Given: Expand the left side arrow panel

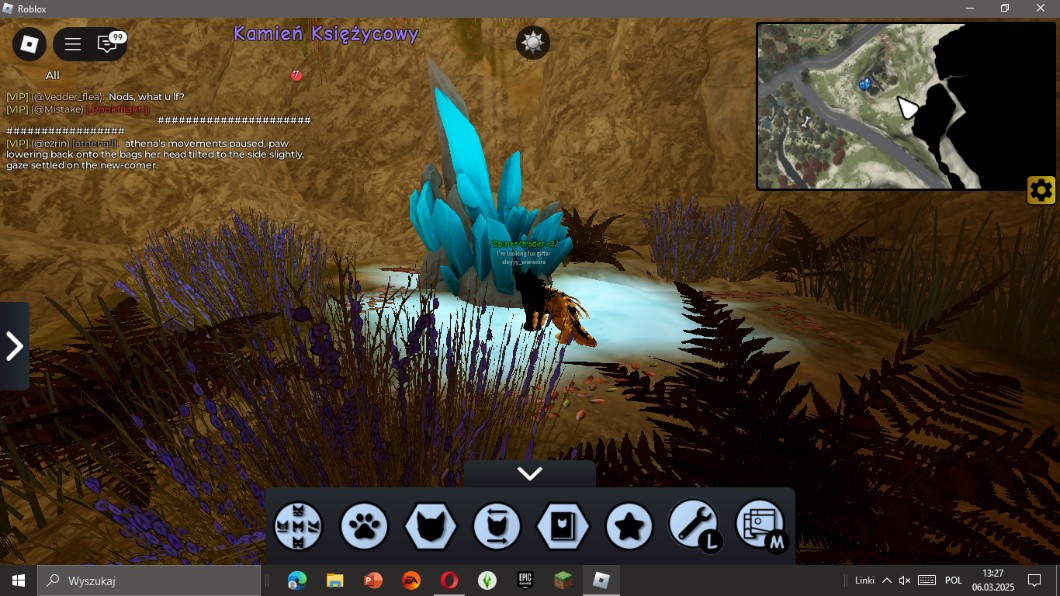Looking at the screenshot, I should pos(14,346).
